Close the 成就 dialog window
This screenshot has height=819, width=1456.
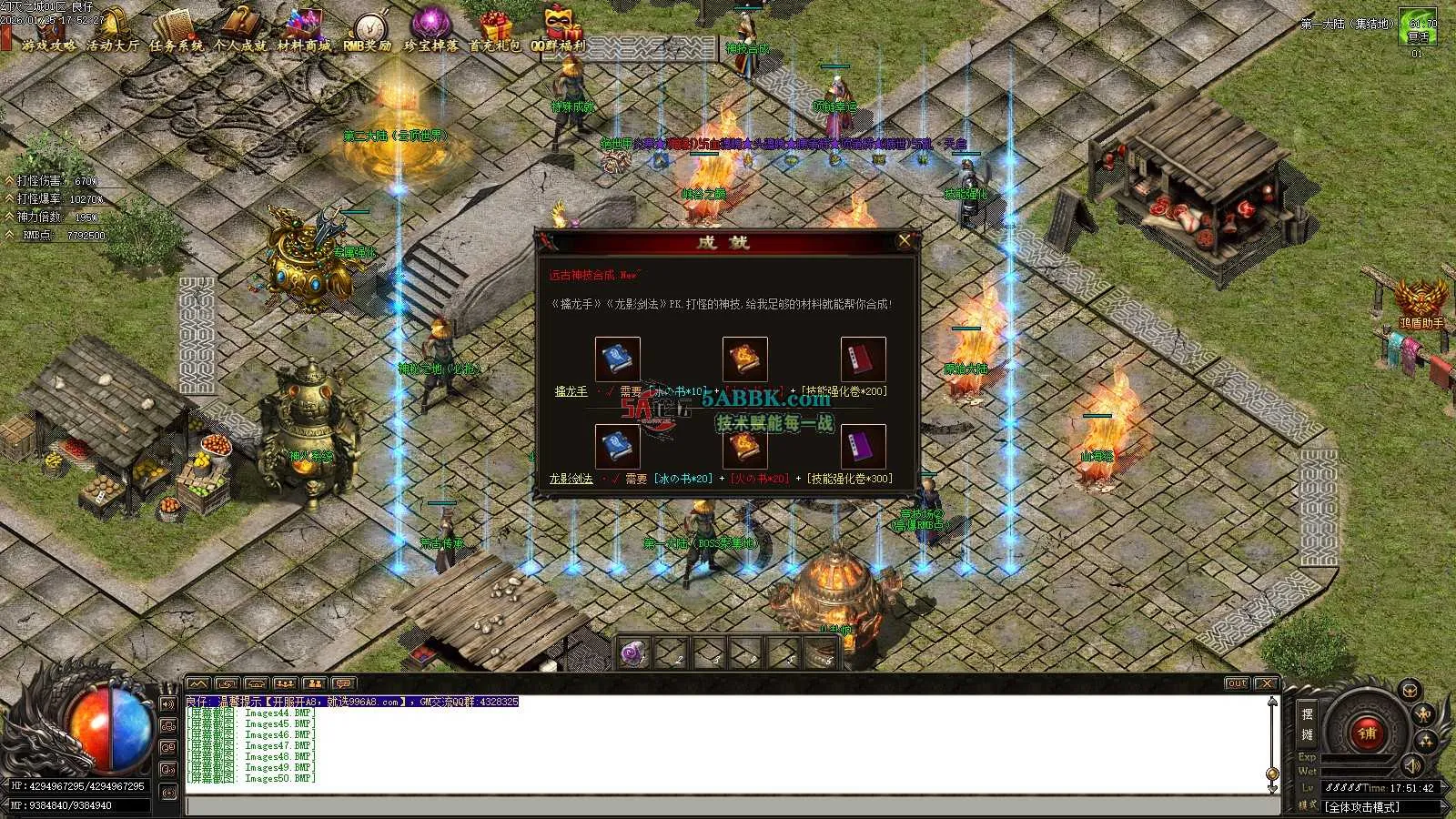[x=904, y=241]
